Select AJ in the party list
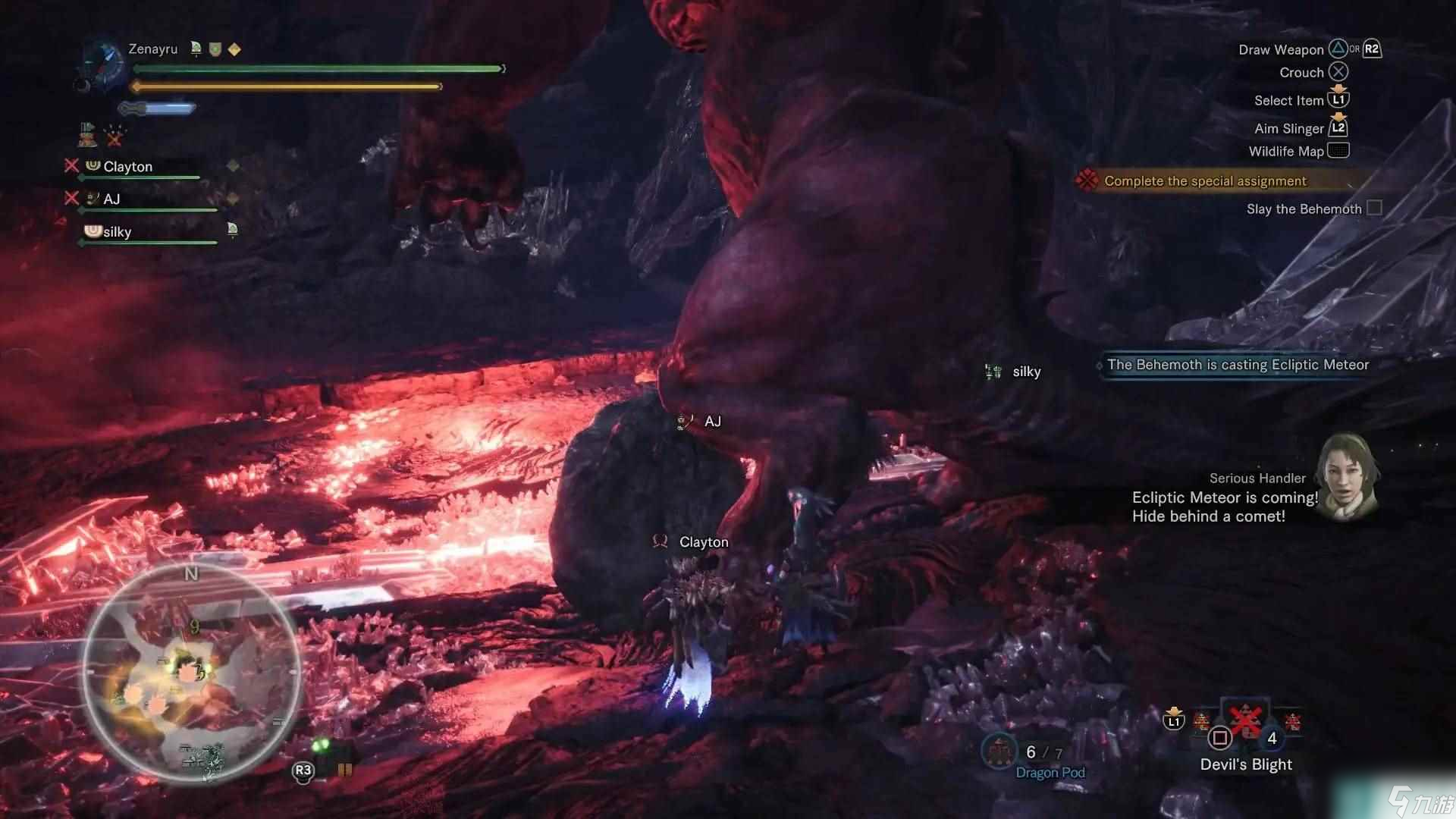Screen dimensions: 1456x819 point(111,199)
